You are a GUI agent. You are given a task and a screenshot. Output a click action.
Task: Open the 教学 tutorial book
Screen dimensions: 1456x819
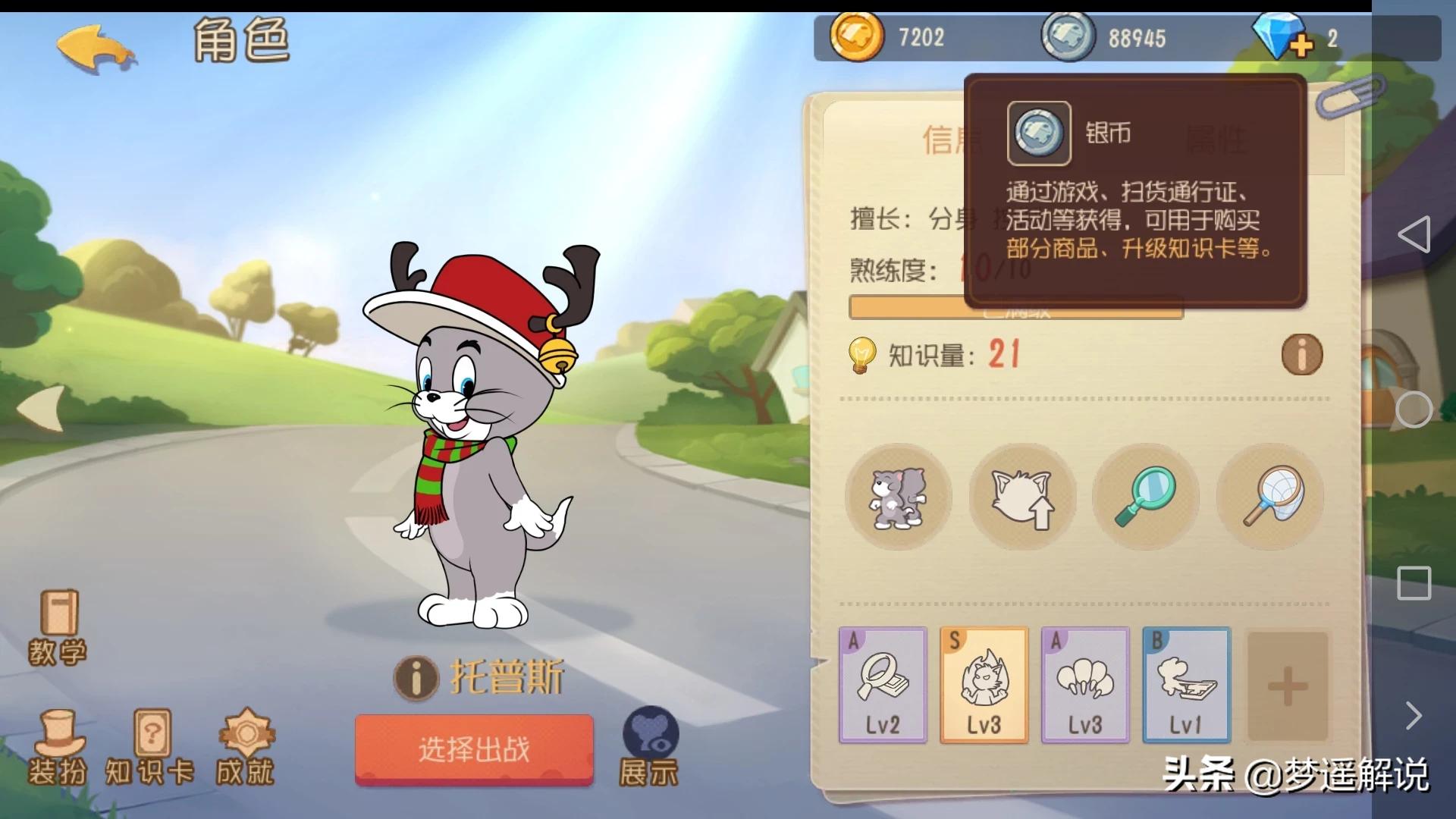[x=58, y=628]
